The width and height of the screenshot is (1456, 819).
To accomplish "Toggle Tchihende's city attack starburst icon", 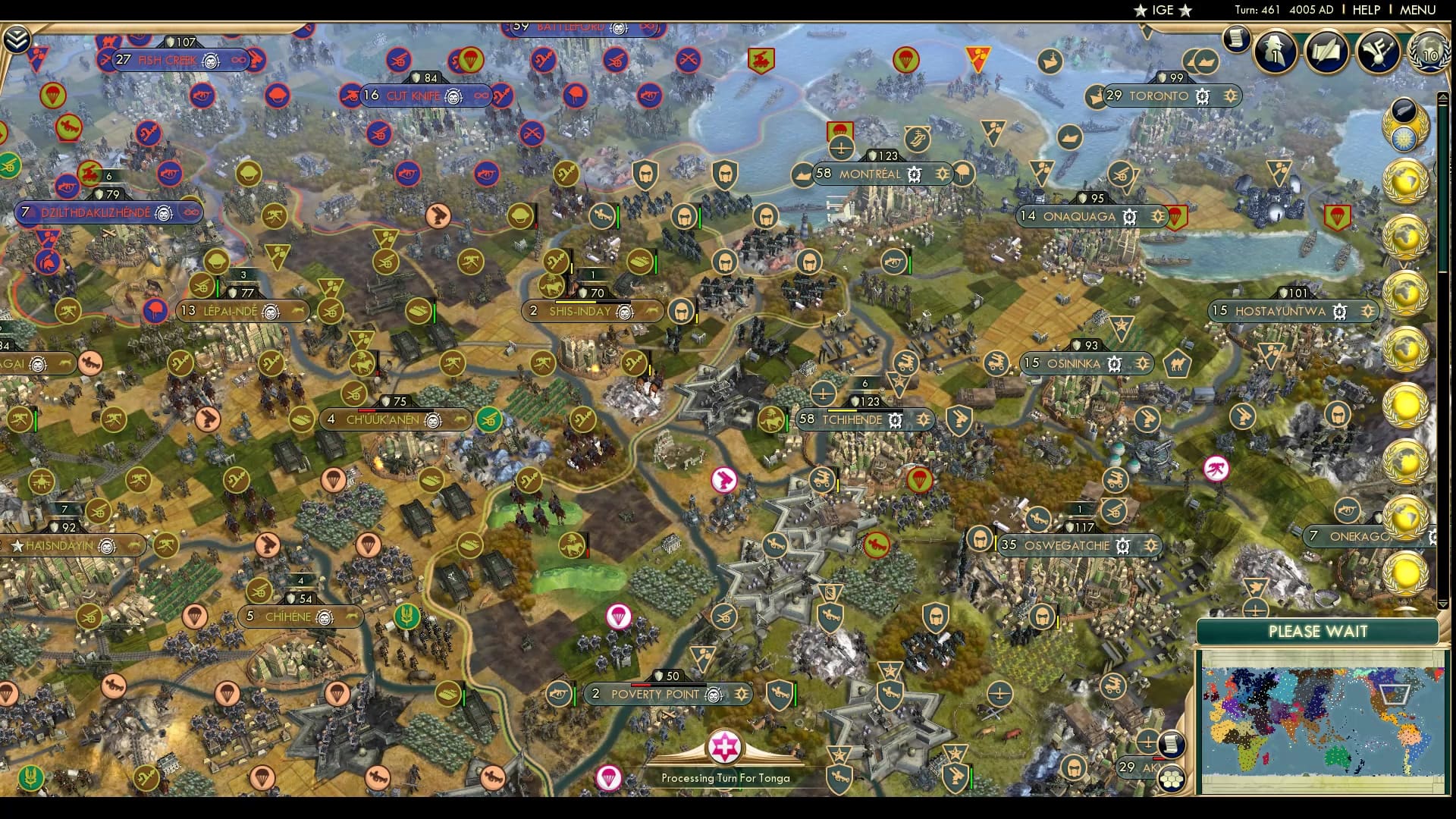I will [923, 418].
